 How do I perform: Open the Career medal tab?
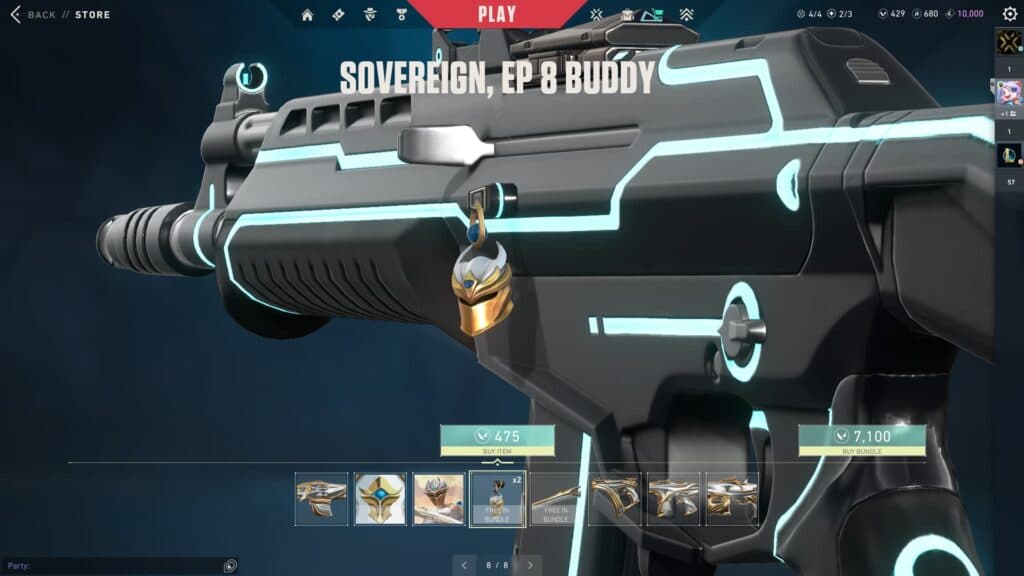pos(401,15)
